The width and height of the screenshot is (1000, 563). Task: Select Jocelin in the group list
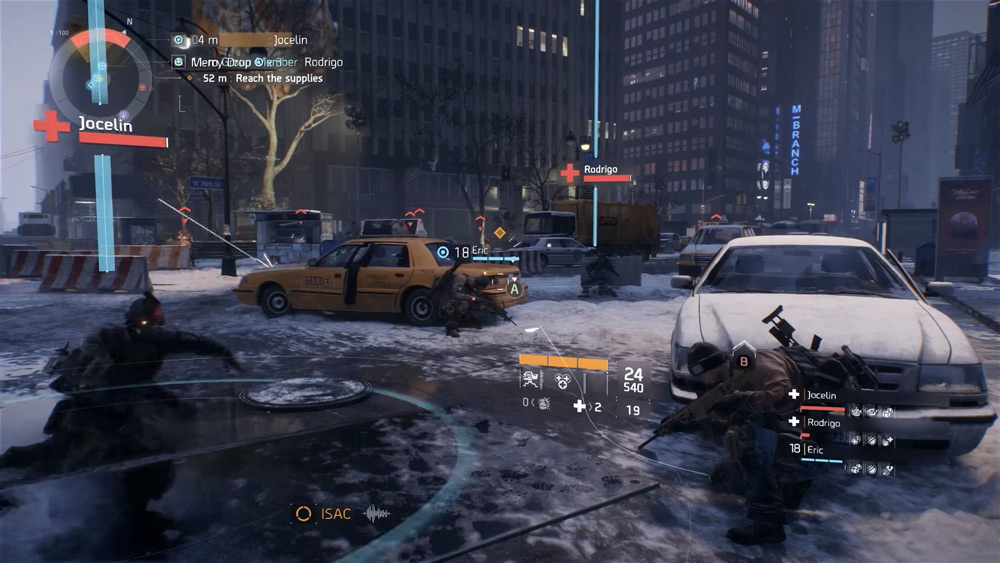821,395
